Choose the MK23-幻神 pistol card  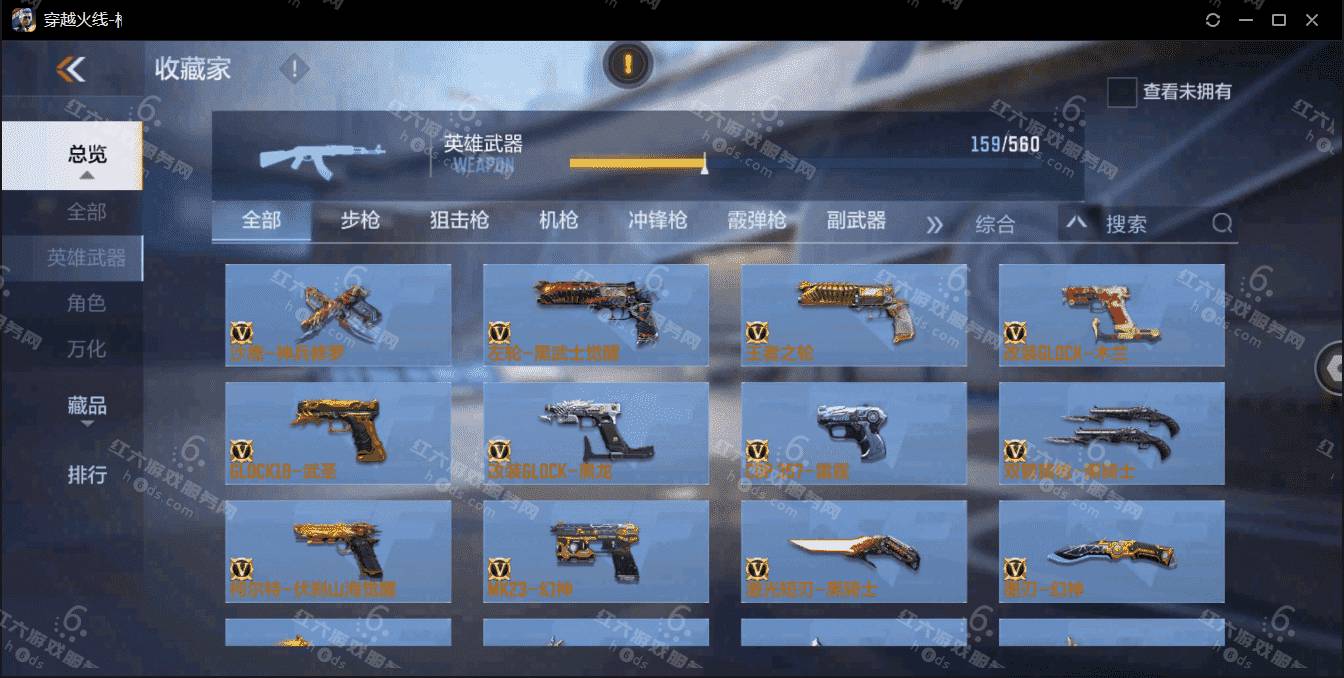(596, 551)
